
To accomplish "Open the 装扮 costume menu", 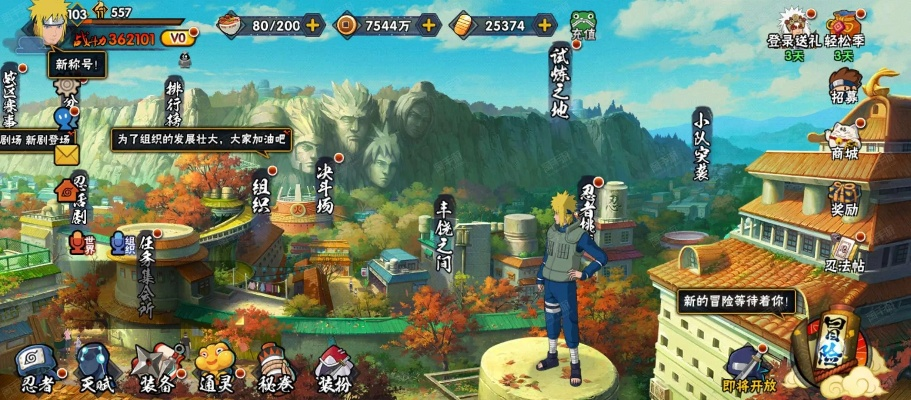I will coord(333,367).
